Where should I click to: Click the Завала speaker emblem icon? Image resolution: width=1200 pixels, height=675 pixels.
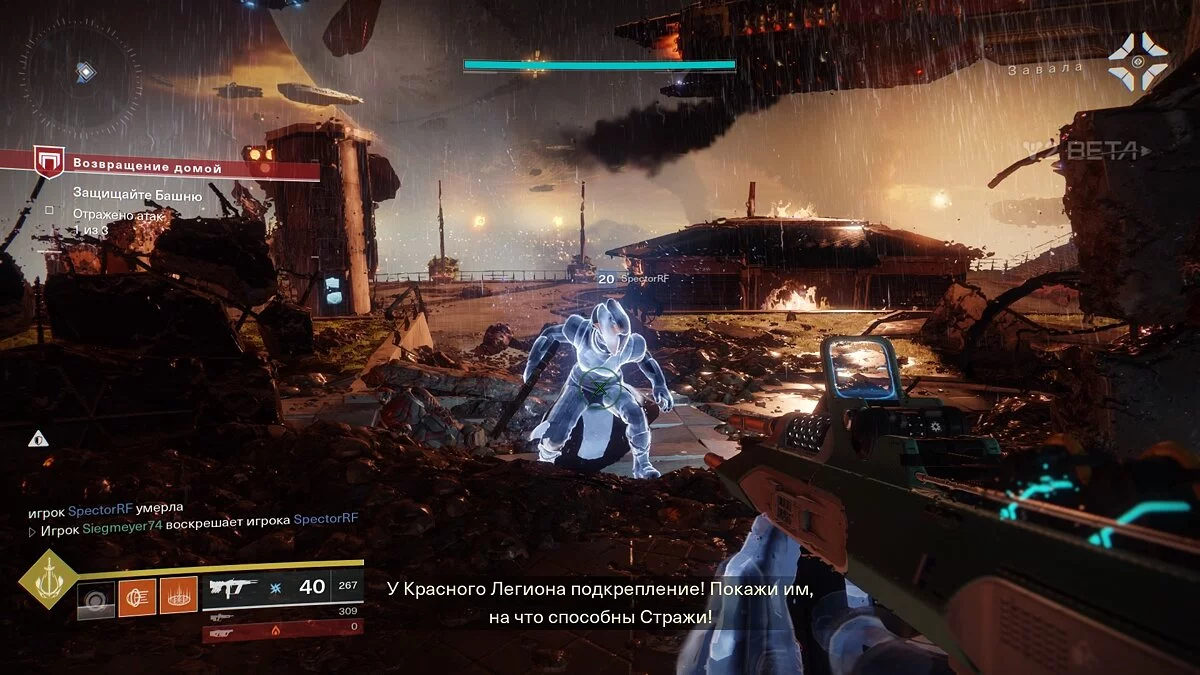(x=1138, y=62)
